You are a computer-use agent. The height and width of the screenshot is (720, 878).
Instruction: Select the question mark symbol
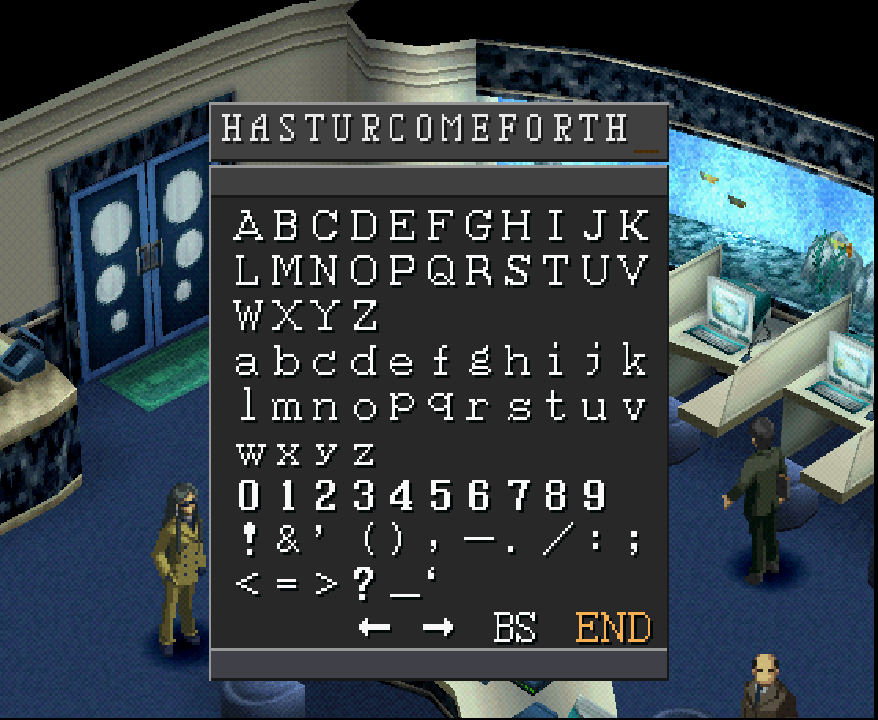[364, 585]
